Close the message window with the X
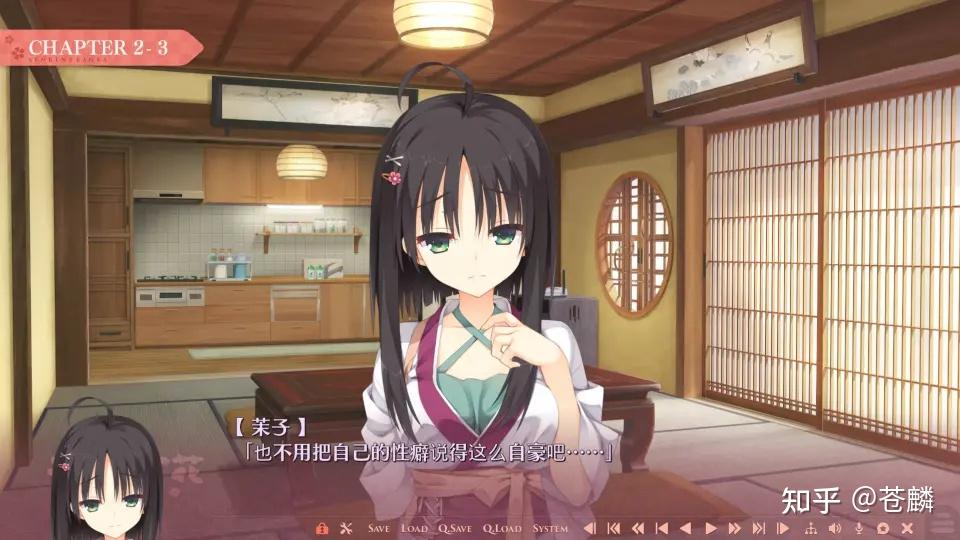Viewport: 960px width, 540px height. [x=907, y=528]
